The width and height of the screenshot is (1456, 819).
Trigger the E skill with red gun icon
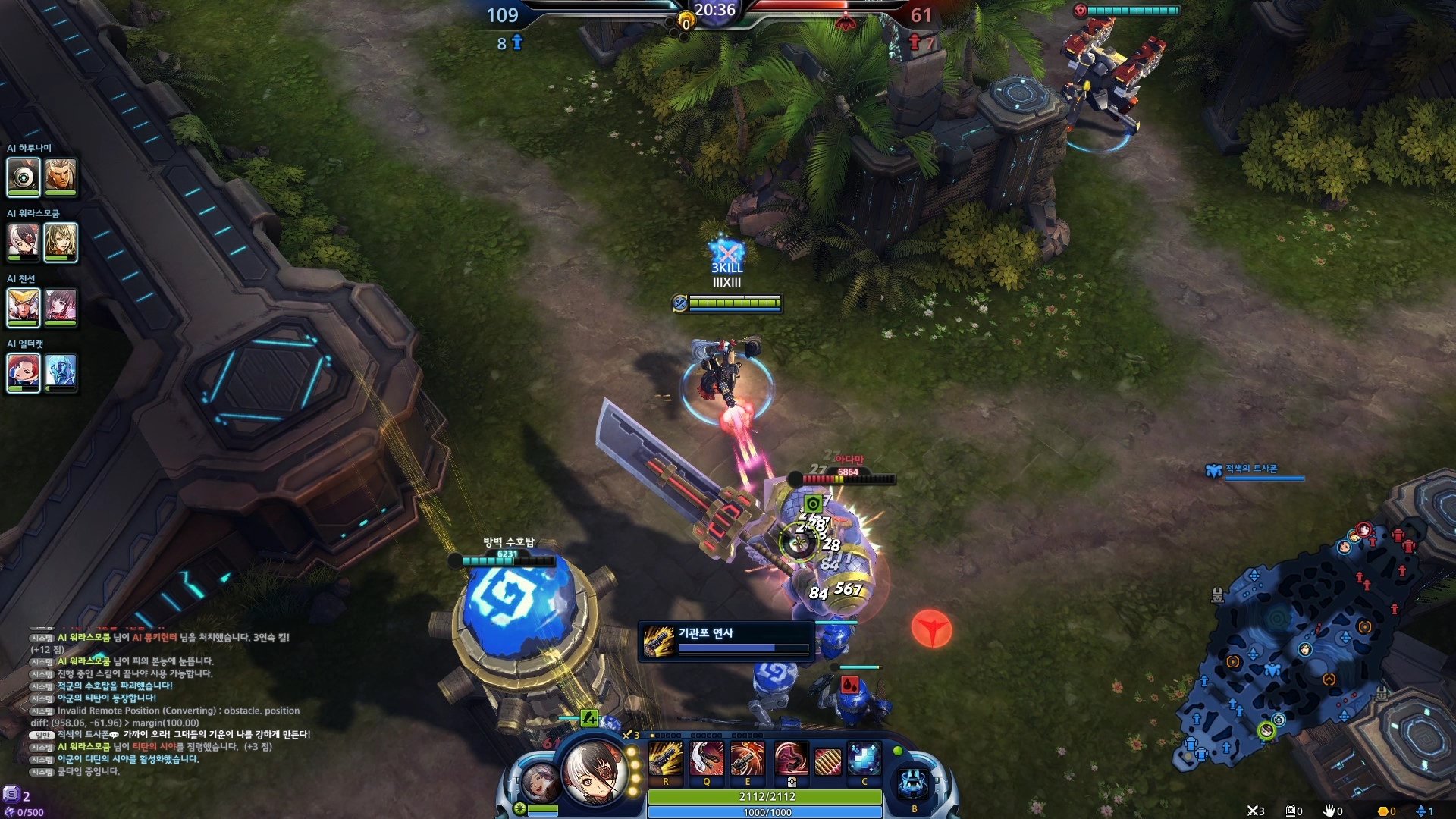click(747, 758)
